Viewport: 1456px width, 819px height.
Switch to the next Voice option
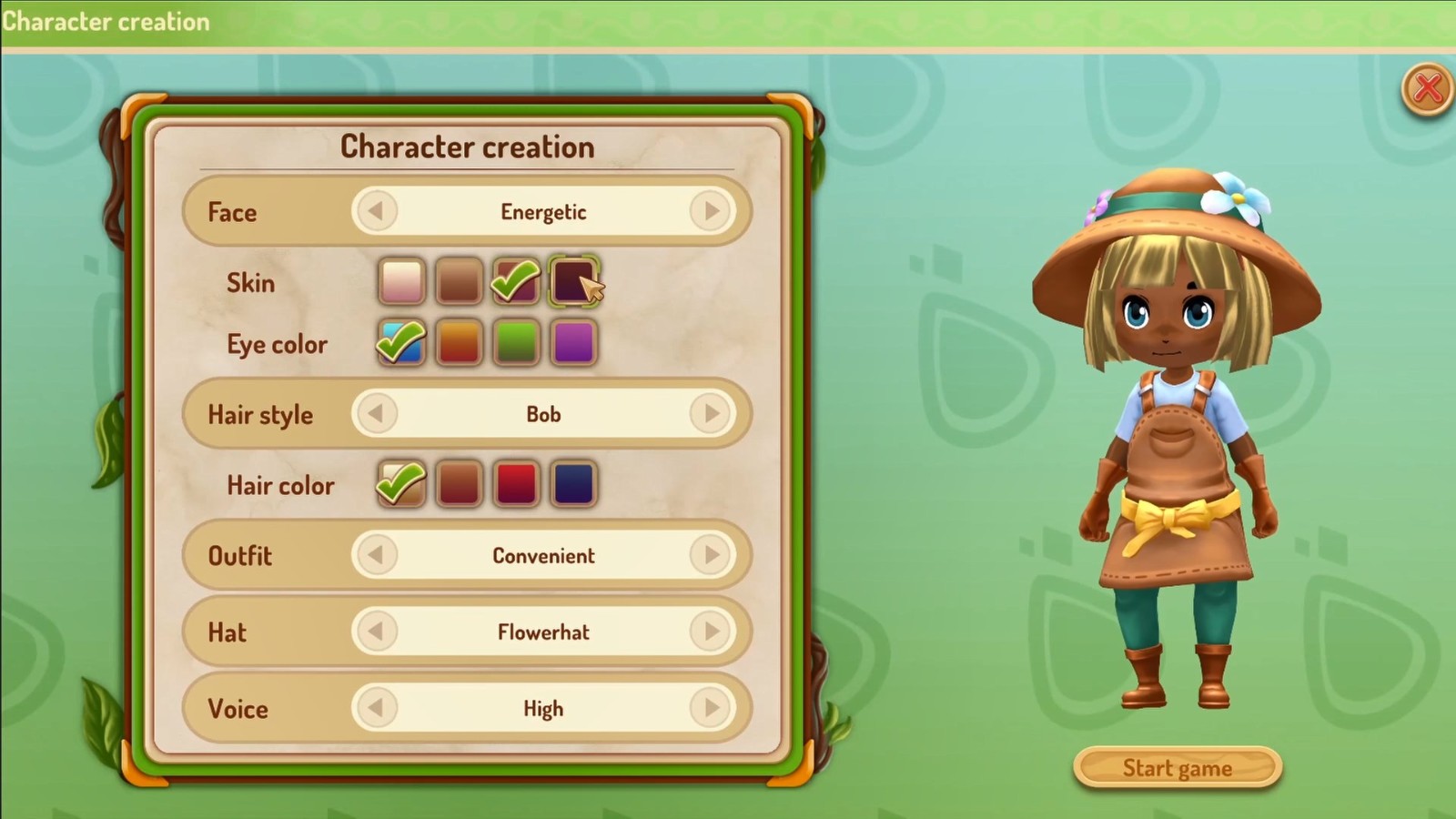tap(711, 708)
